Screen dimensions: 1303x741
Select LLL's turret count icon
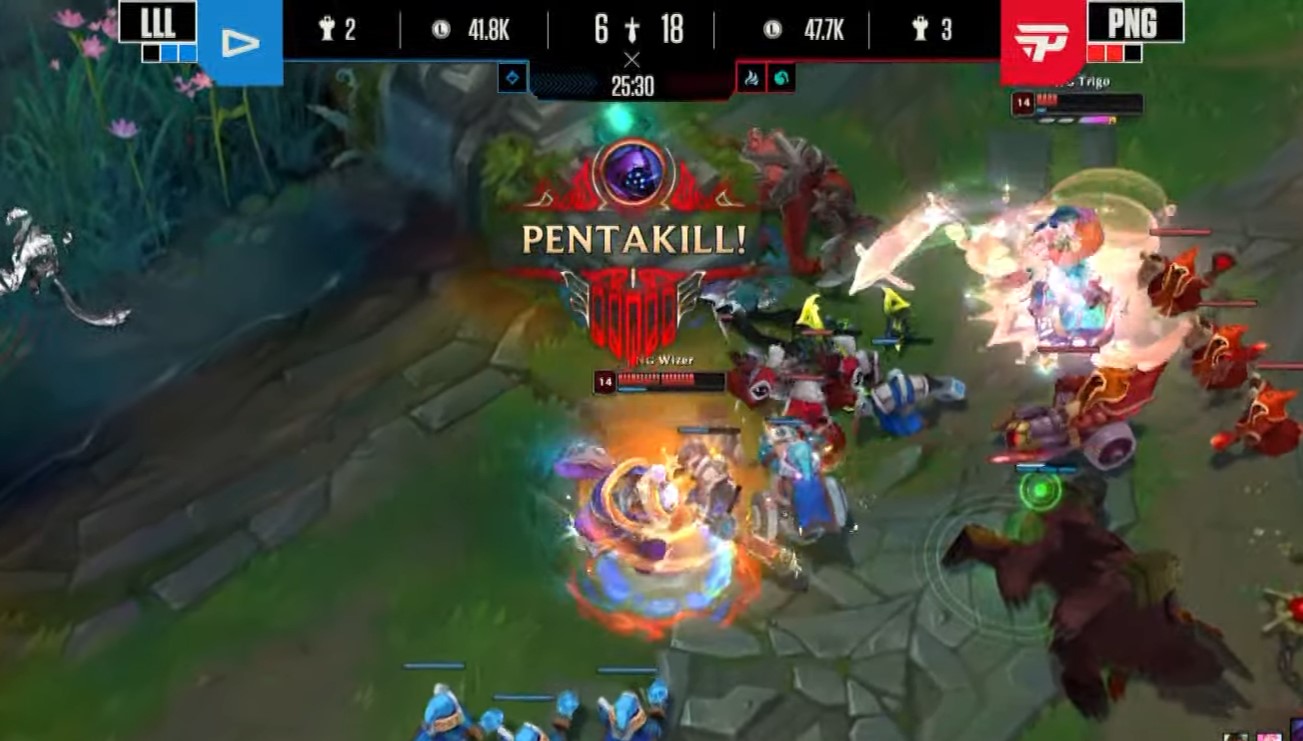tap(324, 28)
